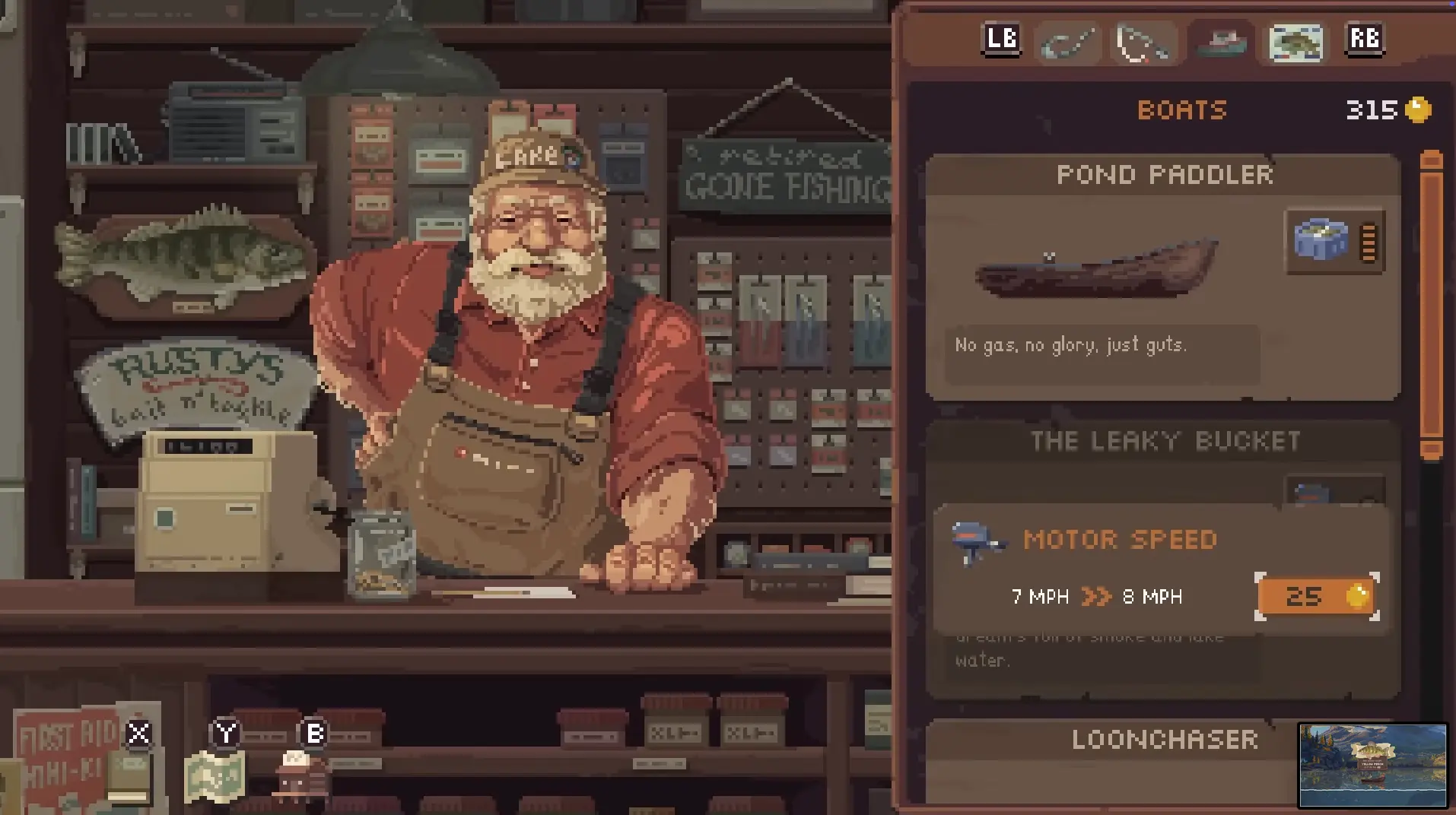Select the Loonchaser boat entry

click(1163, 740)
